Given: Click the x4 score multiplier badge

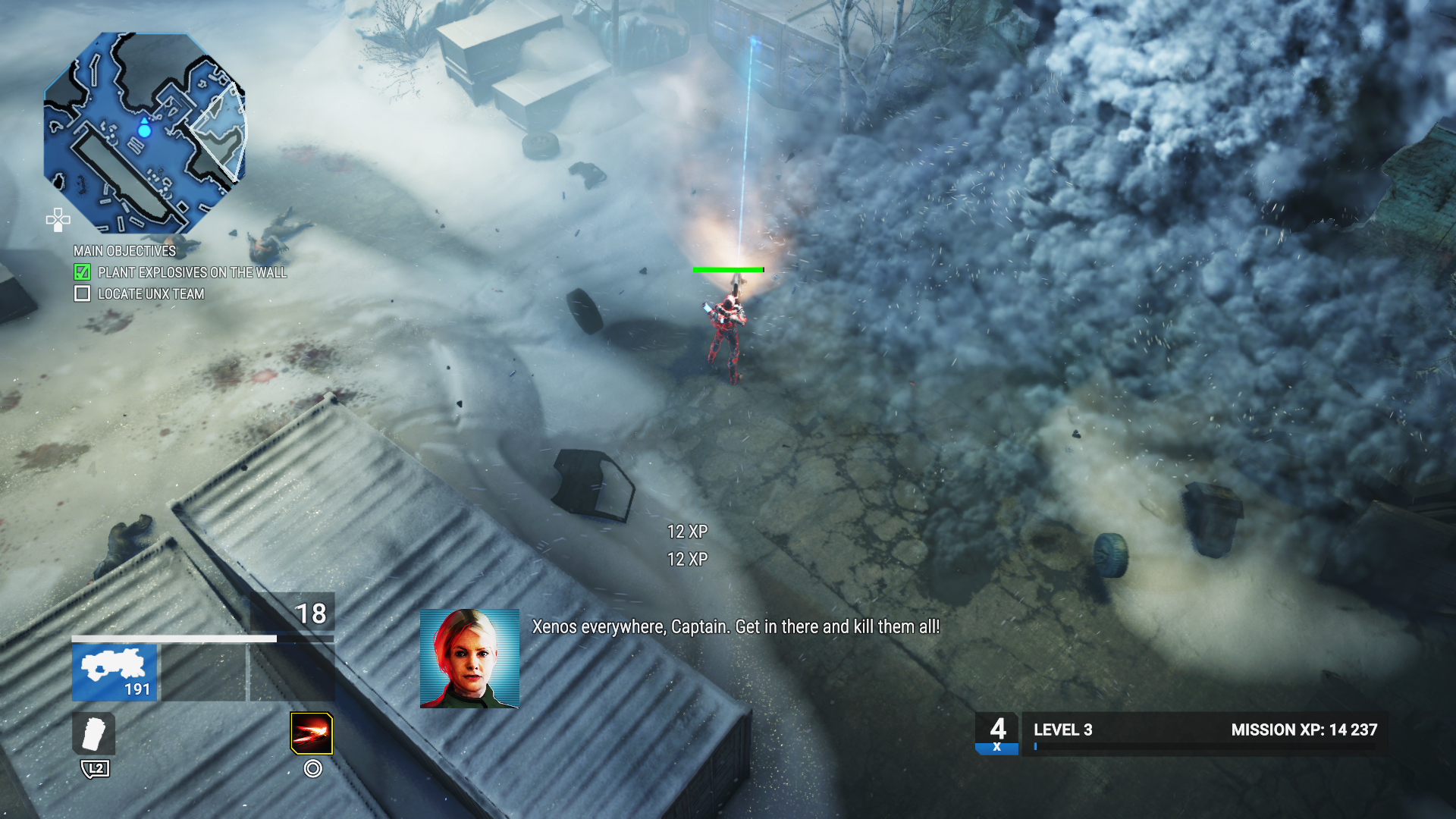Looking at the screenshot, I should pos(996,733).
